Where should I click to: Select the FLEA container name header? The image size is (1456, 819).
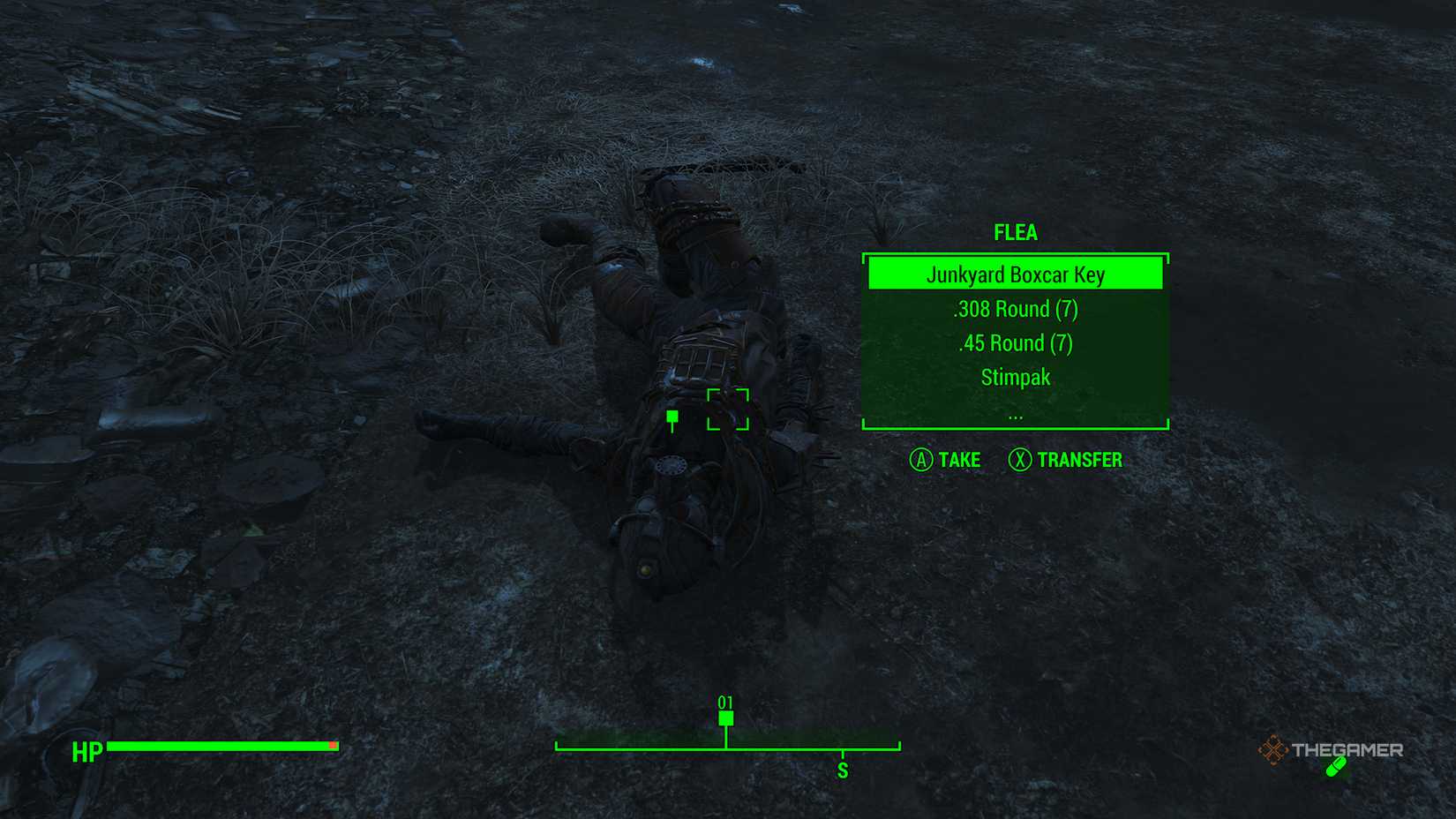click(x=1016, y=232)
